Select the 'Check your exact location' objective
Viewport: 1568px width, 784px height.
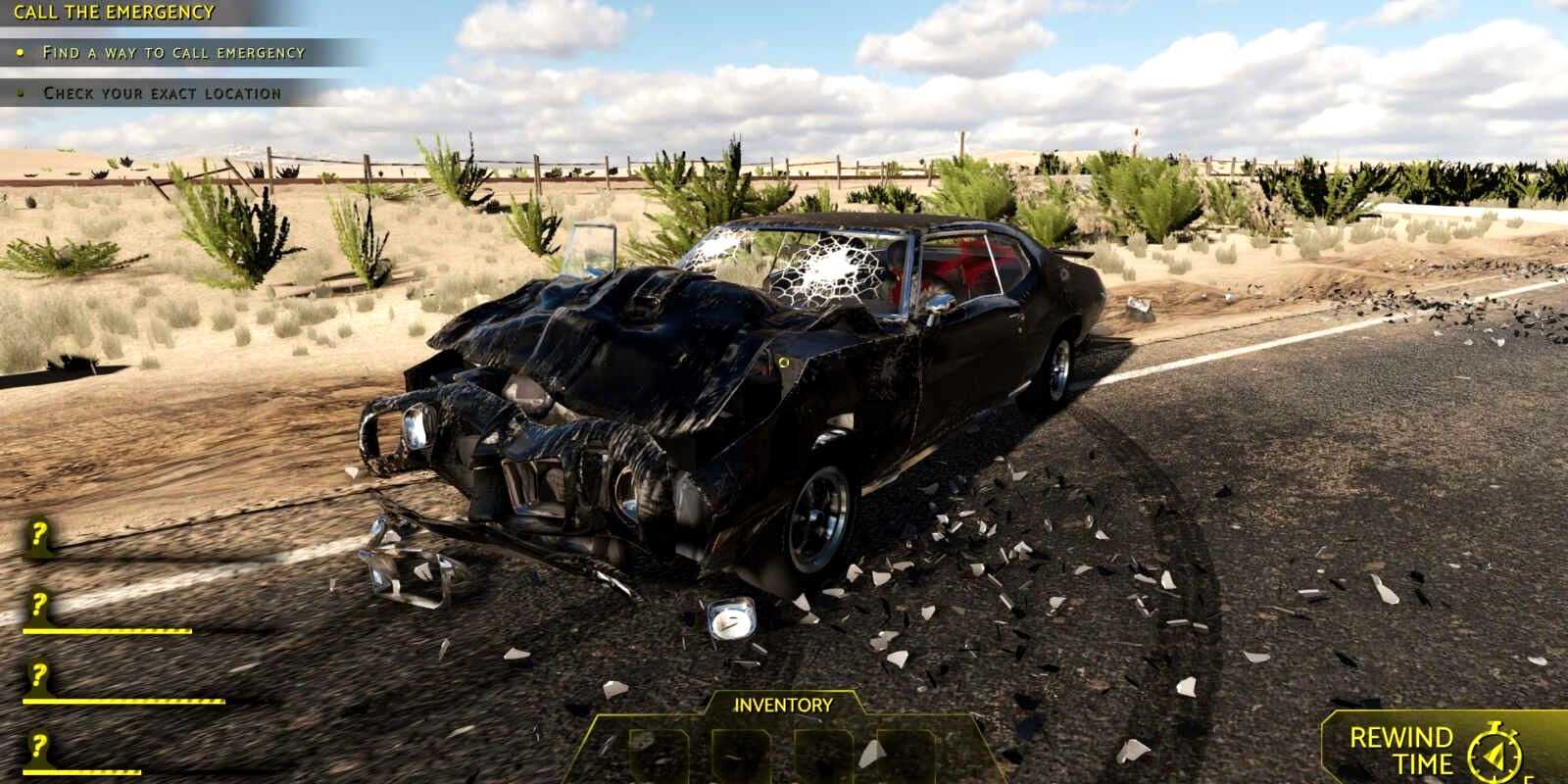click(x=162, y=94)
